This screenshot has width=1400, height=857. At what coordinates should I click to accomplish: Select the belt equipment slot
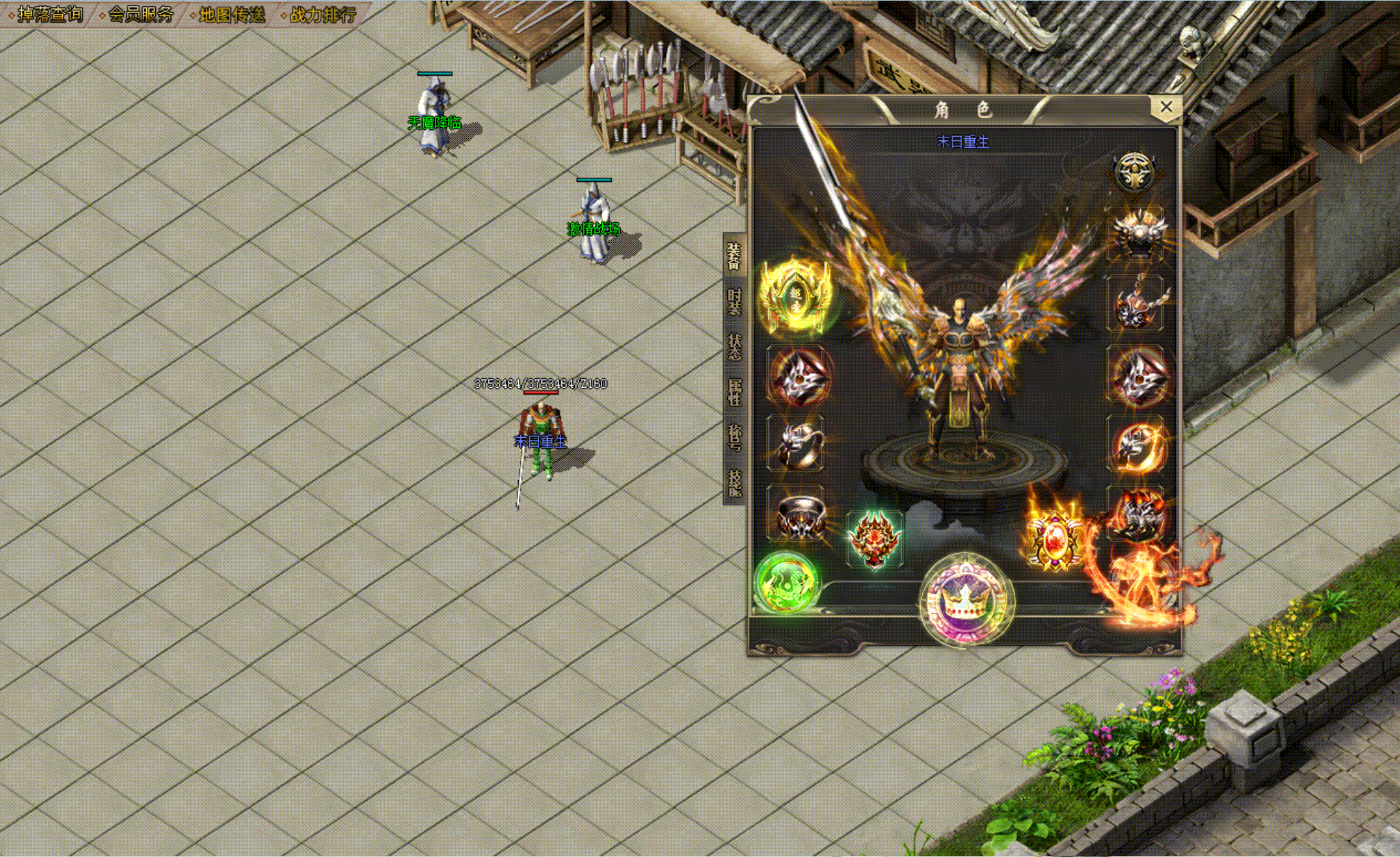797,516
